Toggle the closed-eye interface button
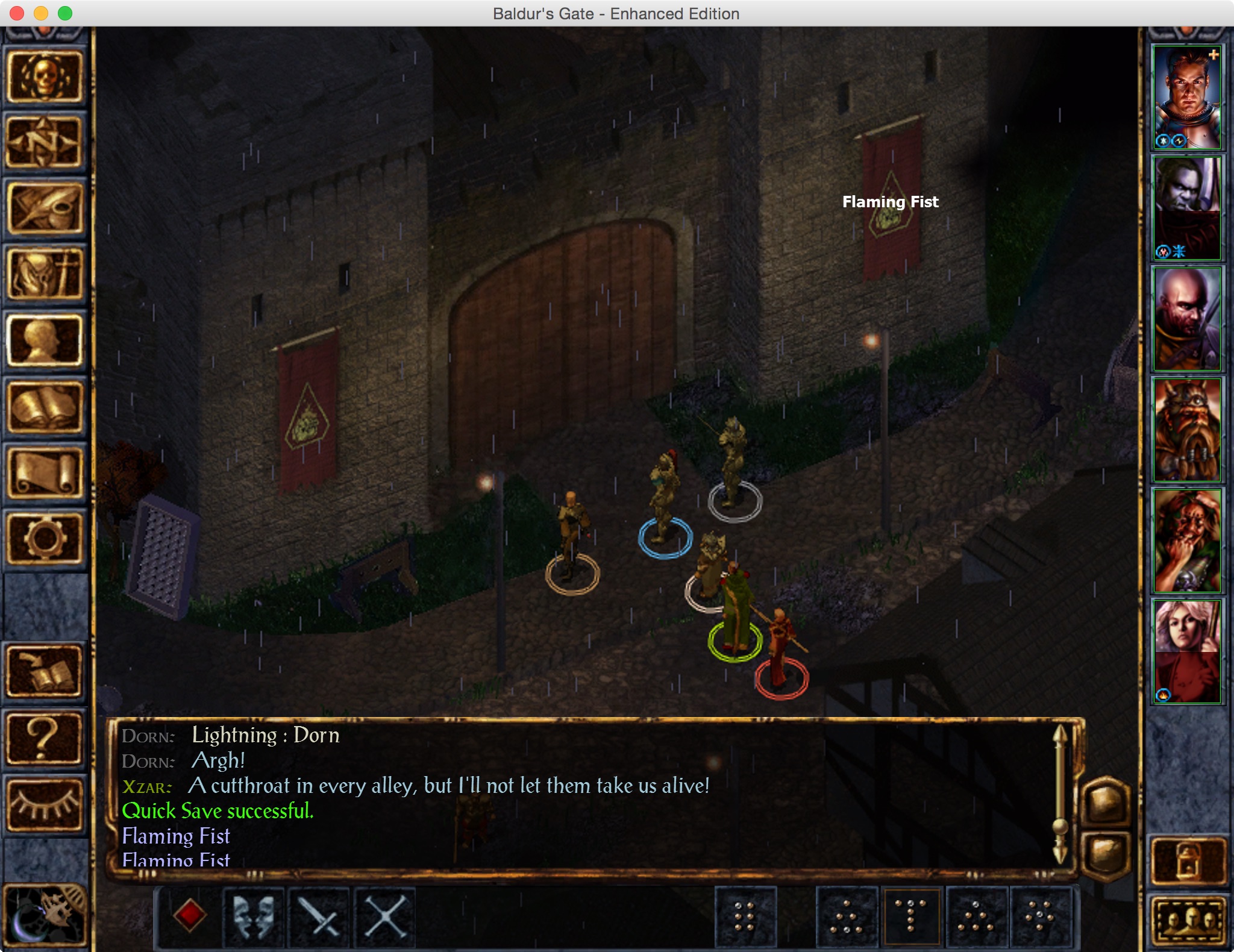The width and height of the screenshot is (1234, 952). coord(44,804)
